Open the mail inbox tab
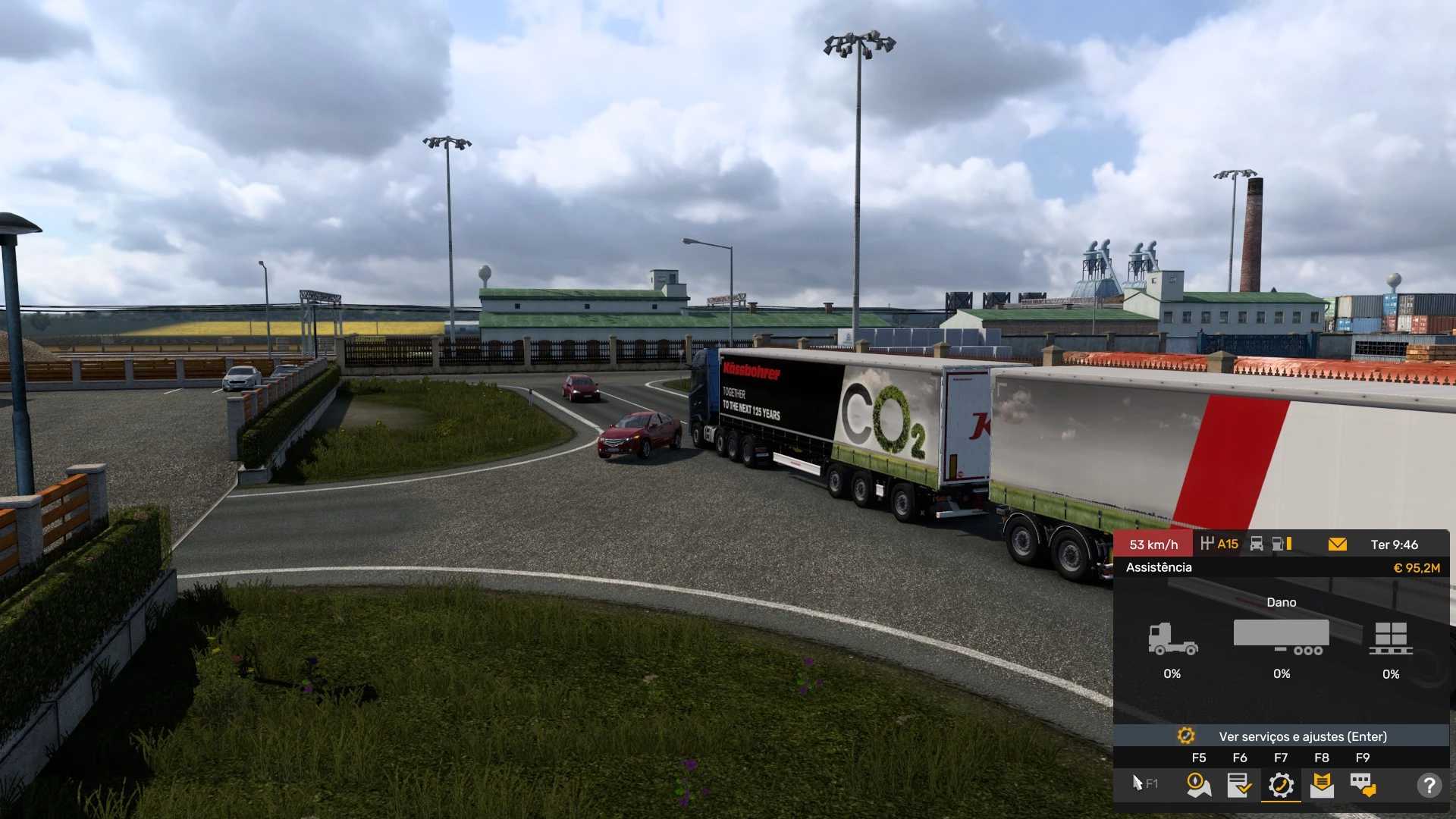 (1322, 785)
